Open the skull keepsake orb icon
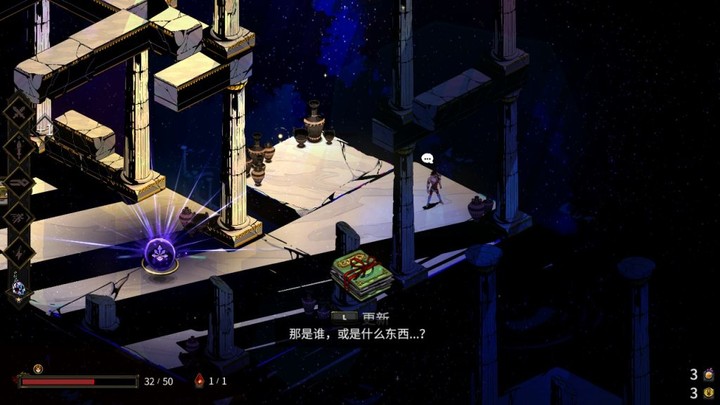 coord(20,288)
